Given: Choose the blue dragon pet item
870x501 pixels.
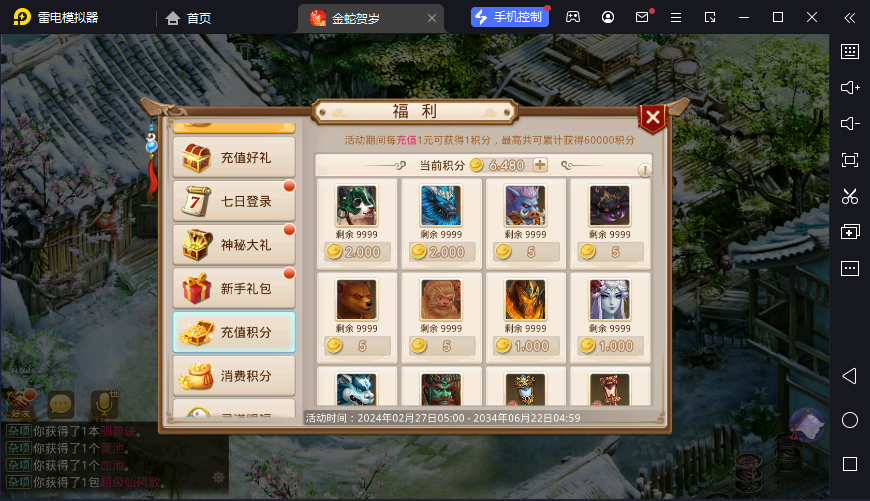Looking at the screenshot, I should [441, 206].
